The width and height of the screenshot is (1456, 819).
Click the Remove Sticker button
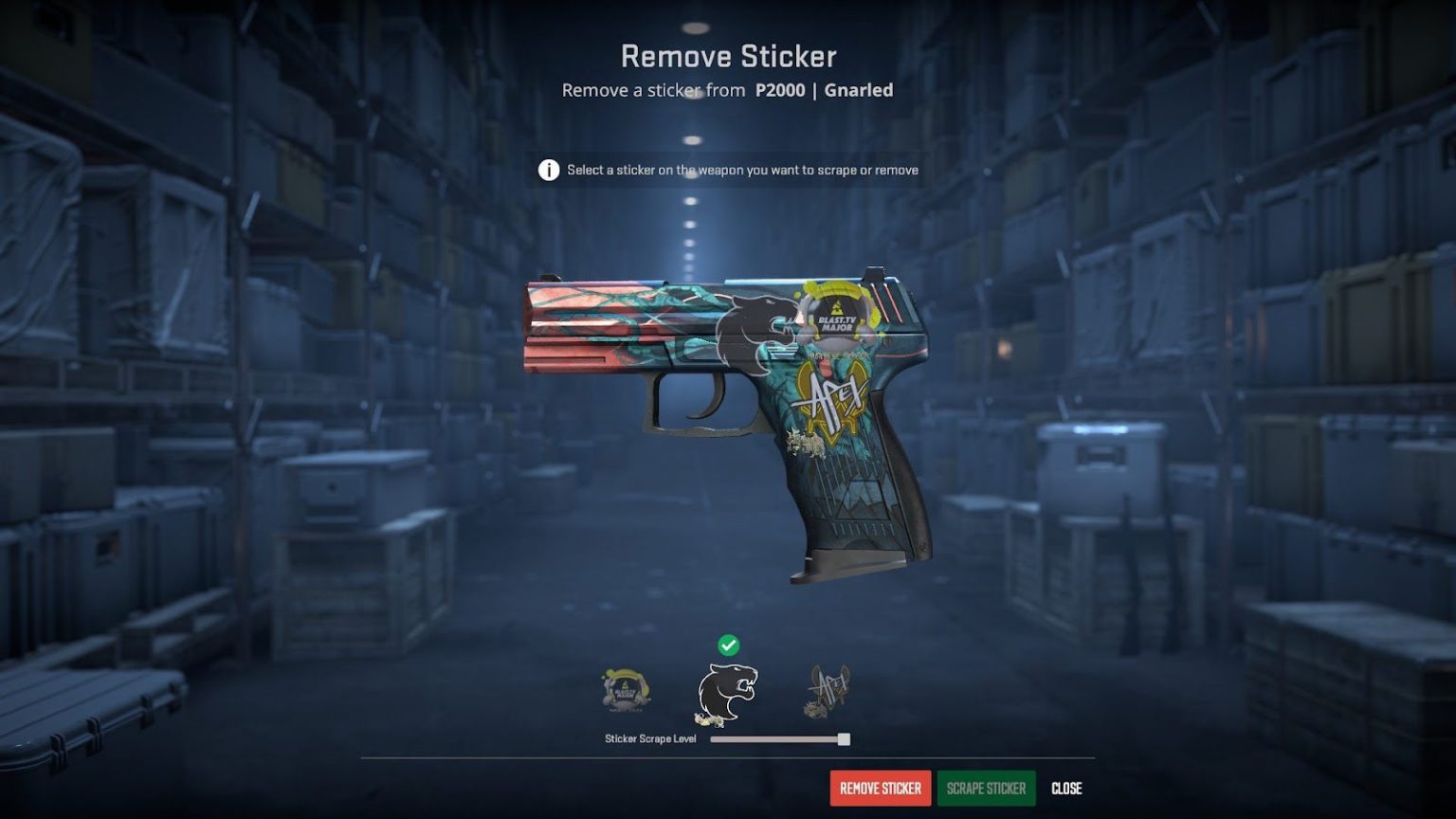click(880, 788)
